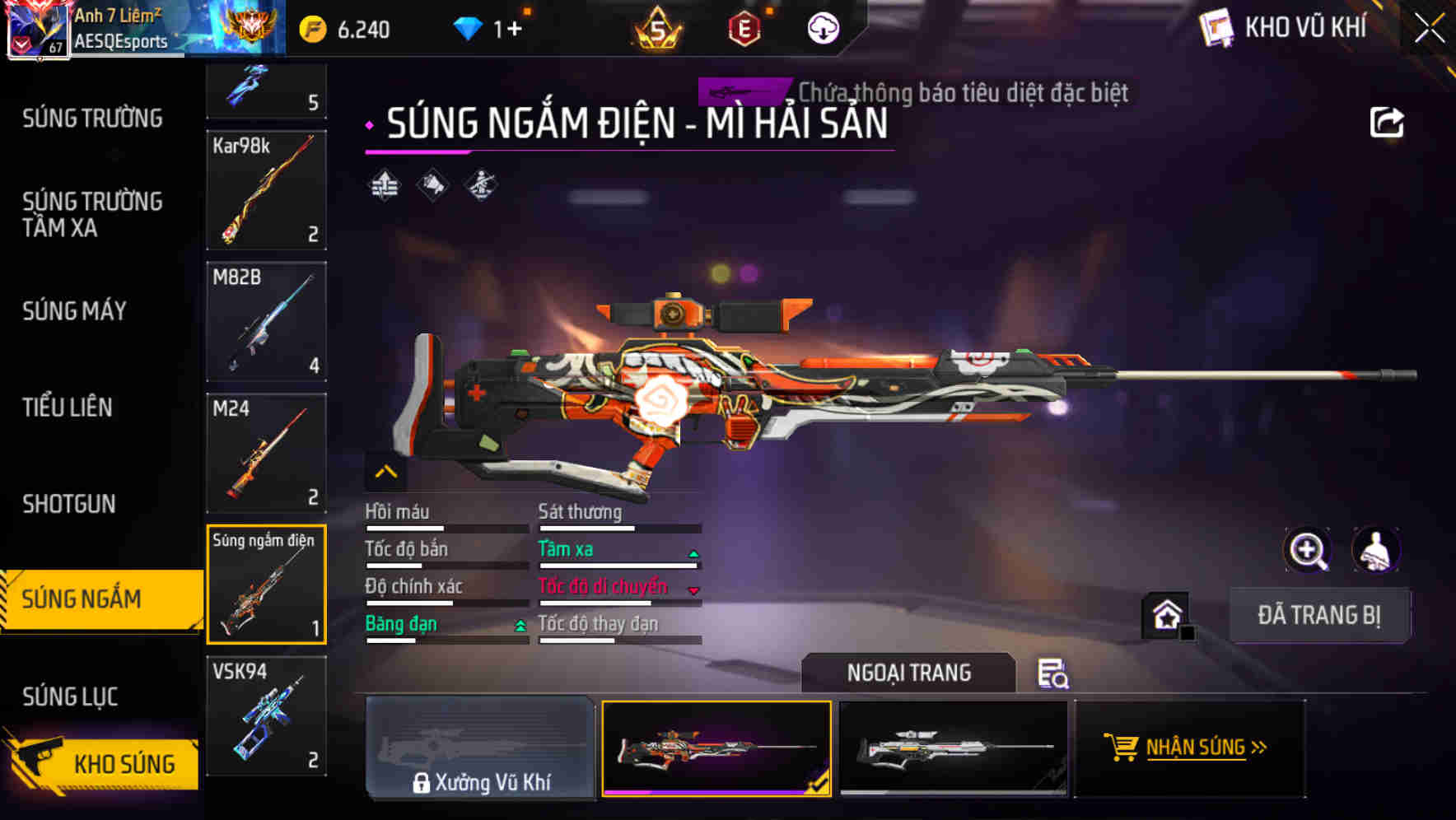The image size is (1456, 820).
Task: Click the Đã Trang Bị button
Action: [x=1320, y=614]
